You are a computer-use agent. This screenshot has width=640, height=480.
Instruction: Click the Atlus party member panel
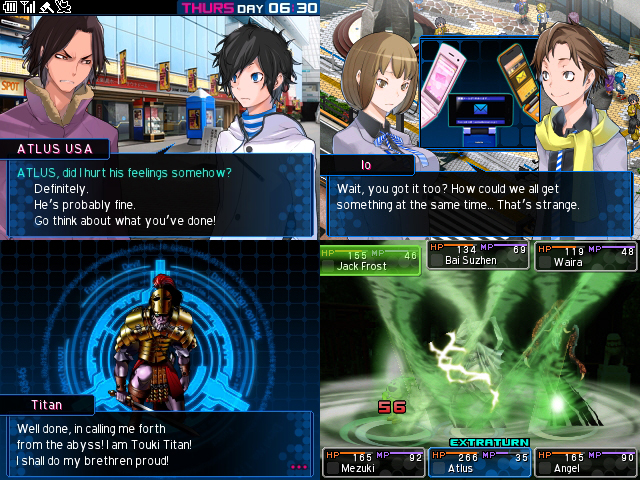point(477,461)
